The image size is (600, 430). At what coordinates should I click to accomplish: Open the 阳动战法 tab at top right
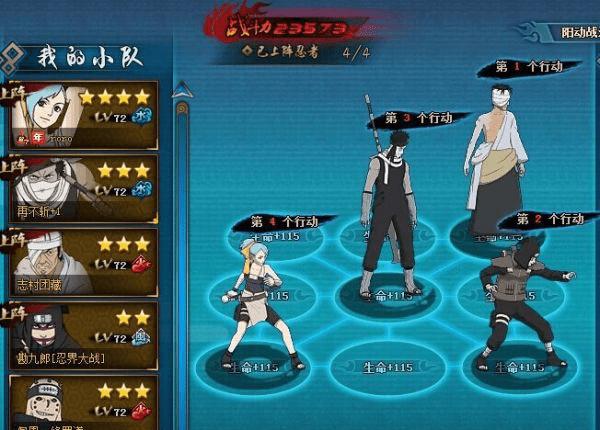(578, 32)
